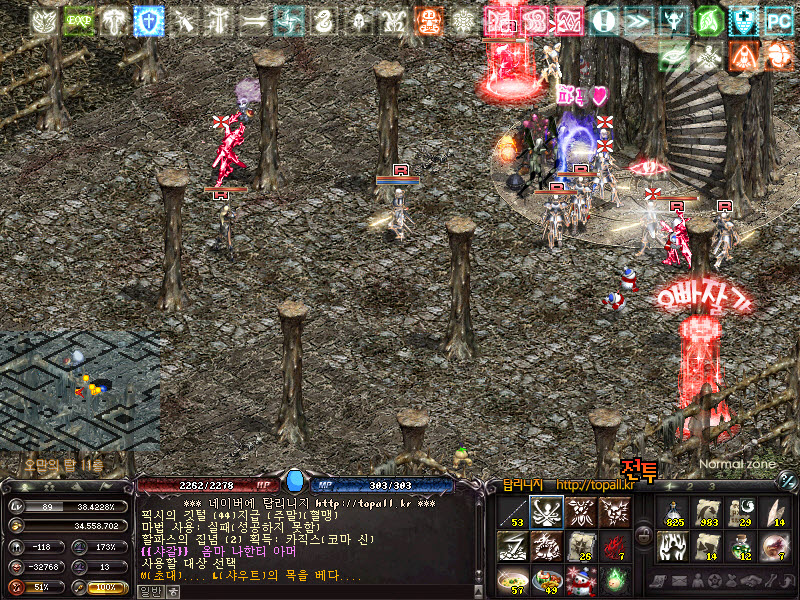Click the PC buff icon
Viewport: 800px width, 600px height.
click(778, 20)
